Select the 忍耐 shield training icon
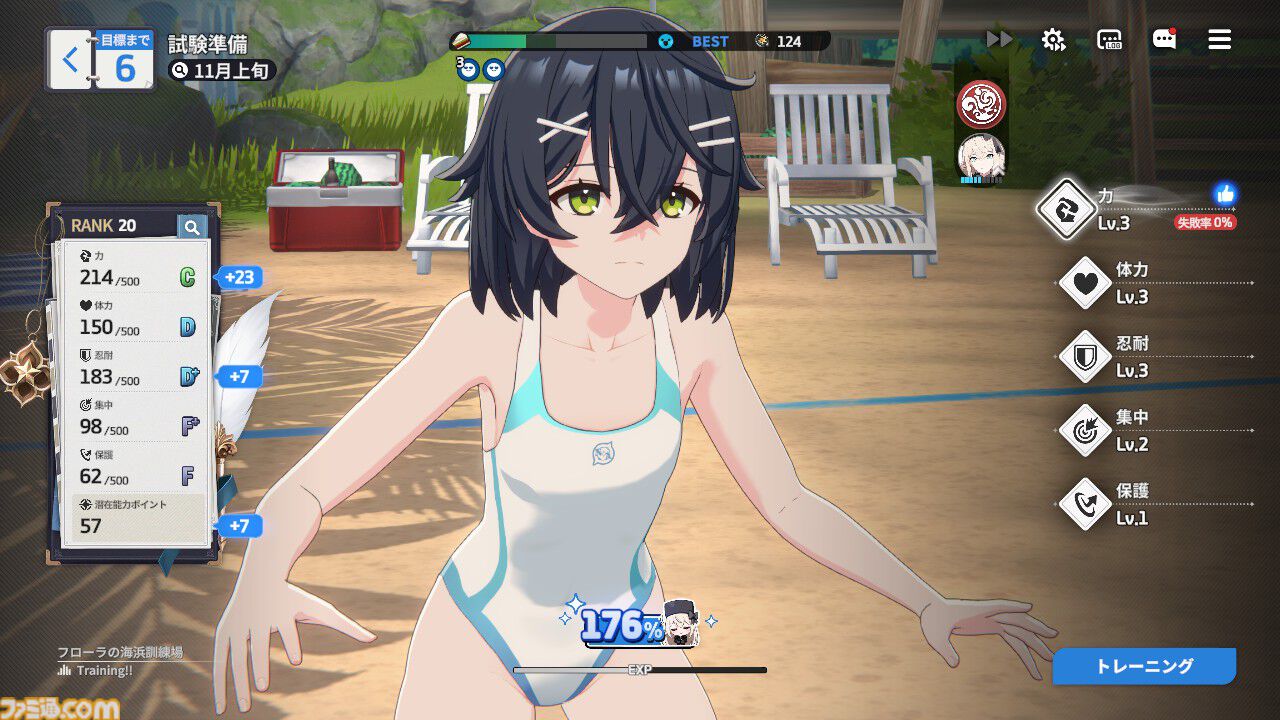This screenshot has height=720, width=1280. 1084,357
